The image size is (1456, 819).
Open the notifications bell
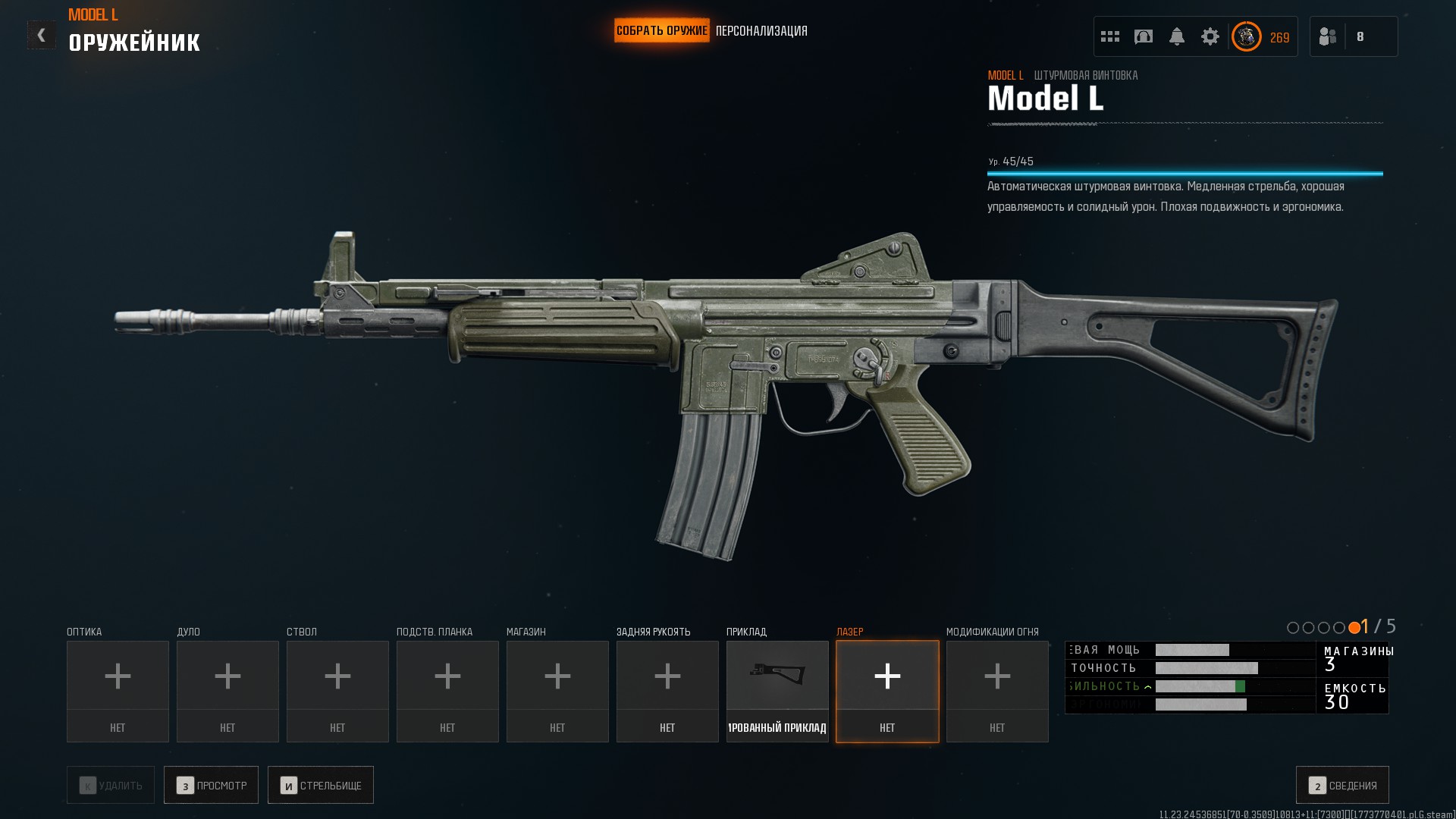[x=1176, y=36]
